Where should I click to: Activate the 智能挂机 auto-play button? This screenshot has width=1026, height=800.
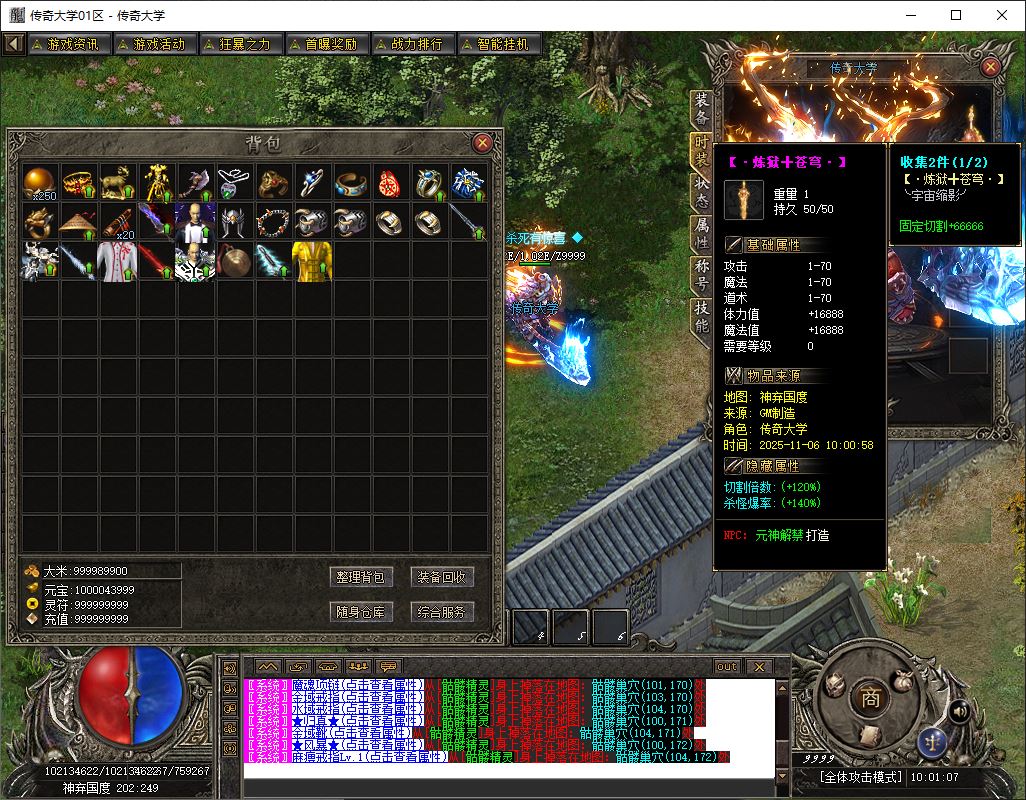click(497, 44)
